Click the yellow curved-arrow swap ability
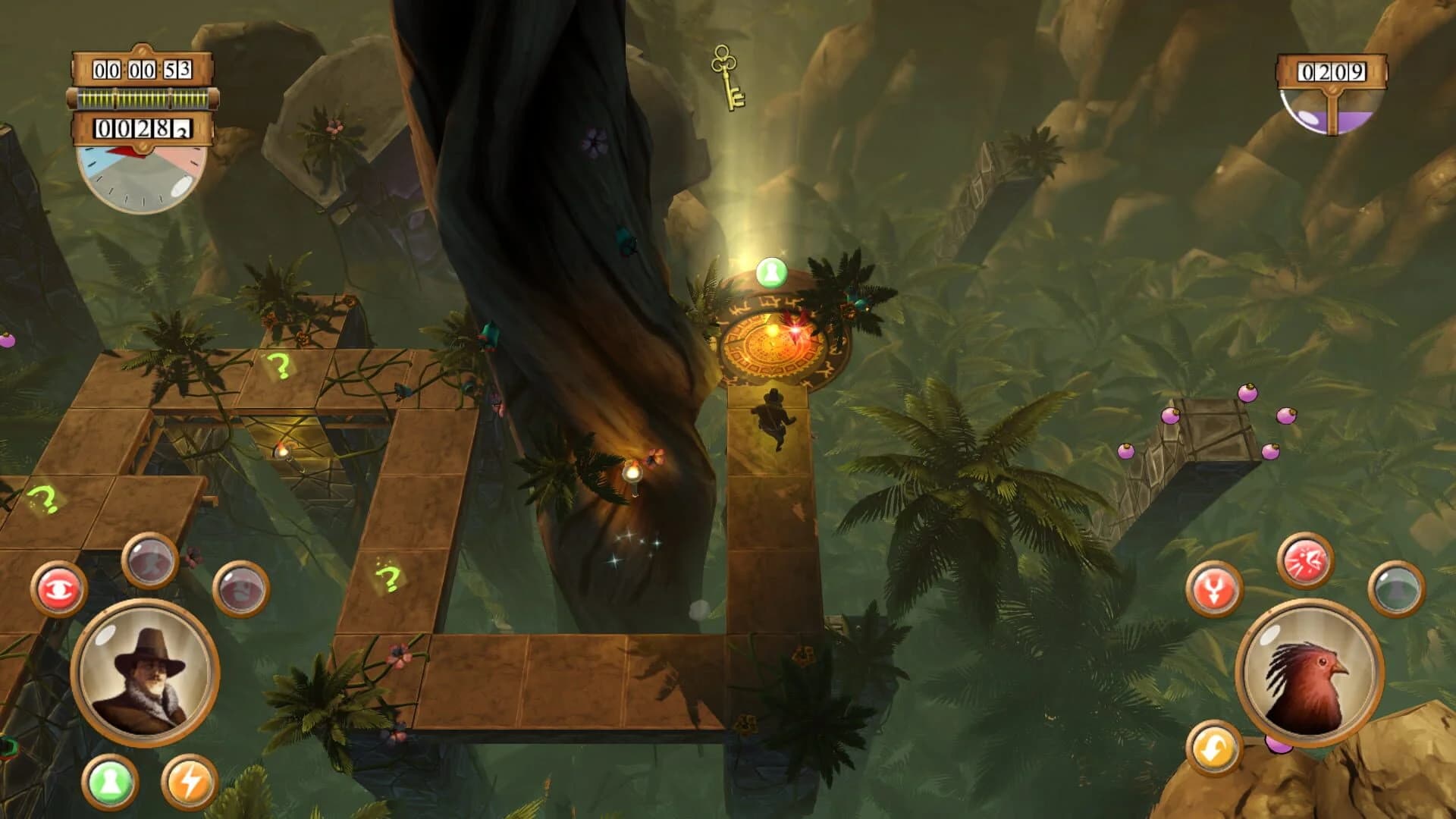The image size is (1456, 819). (x=1213, y=748)
